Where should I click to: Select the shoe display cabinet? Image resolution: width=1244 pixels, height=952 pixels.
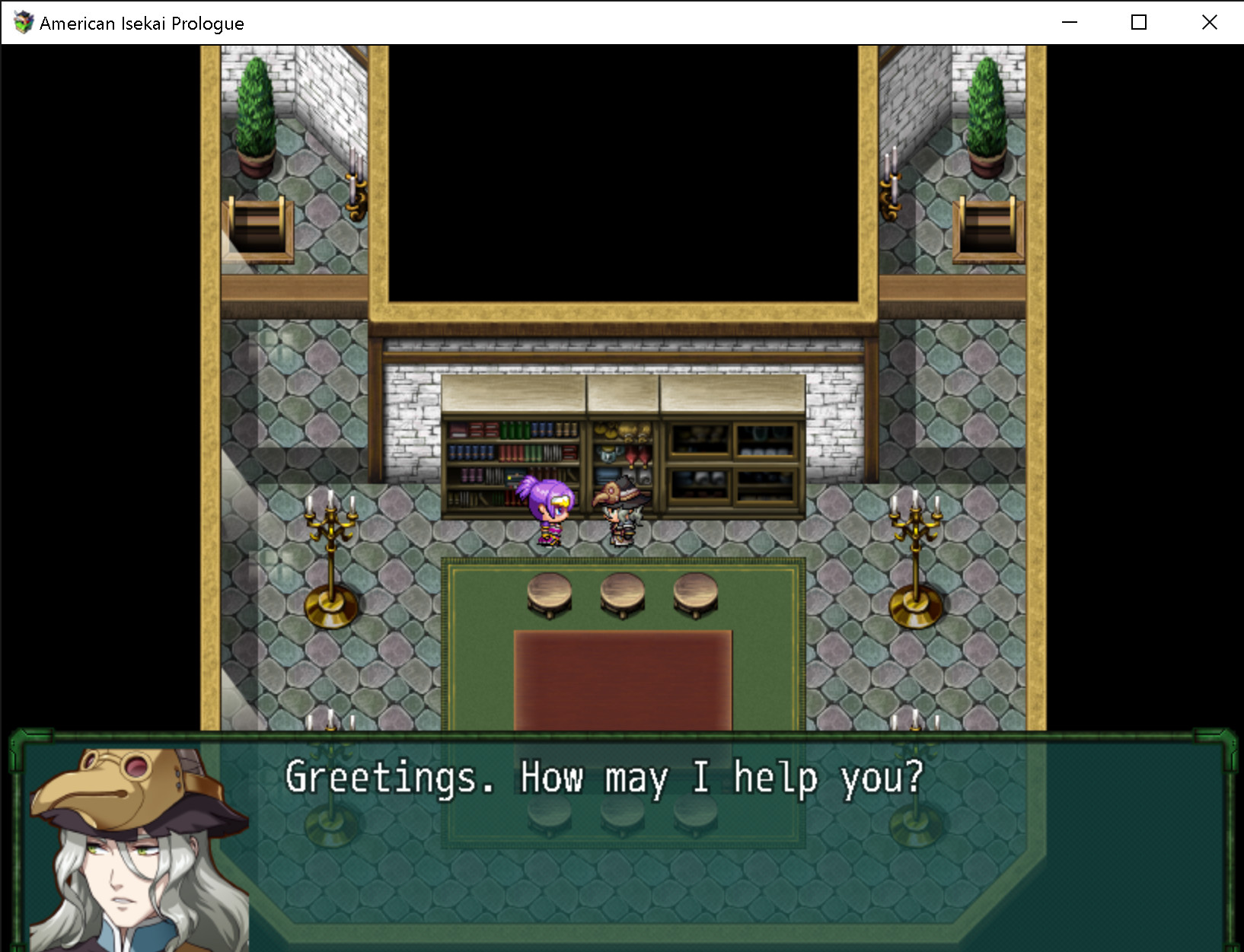pyautogui.click(x=731, y=464)
